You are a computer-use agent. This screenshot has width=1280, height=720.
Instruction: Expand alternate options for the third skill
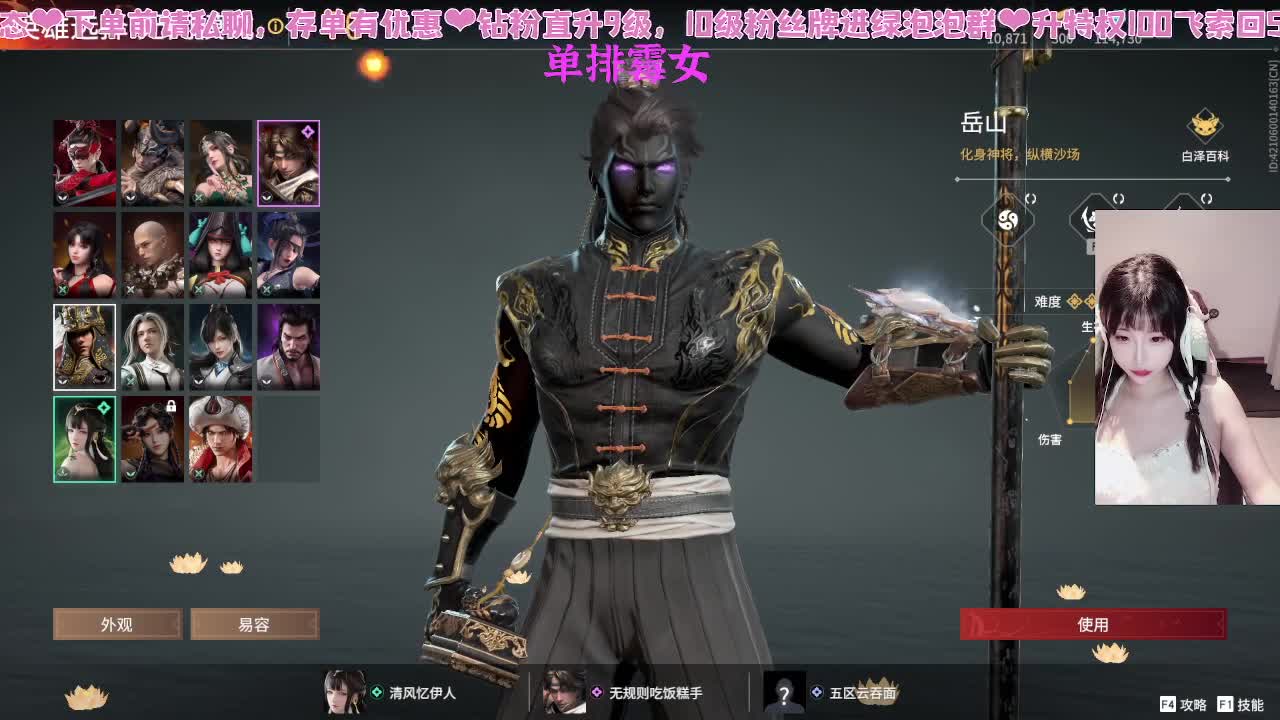[1205, 198]
